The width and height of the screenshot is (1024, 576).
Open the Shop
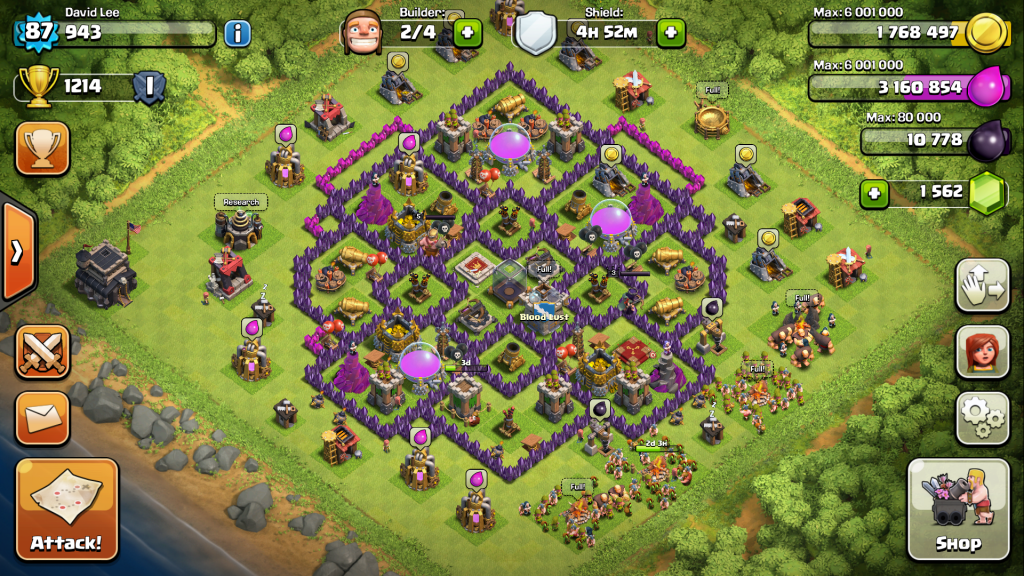tap(957, 508)
